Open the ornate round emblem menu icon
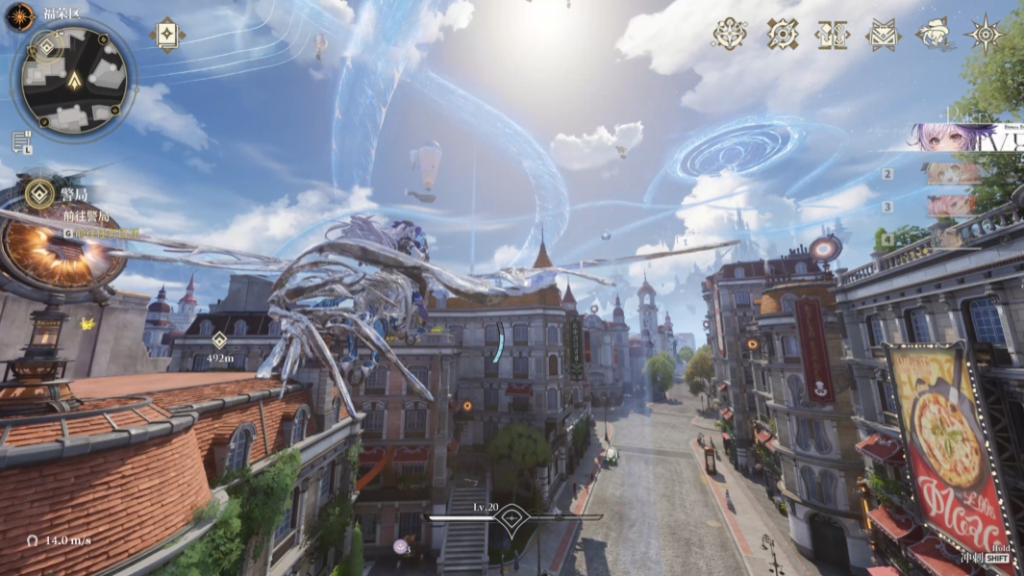1024x576 pixels. (x=729, y=33)
